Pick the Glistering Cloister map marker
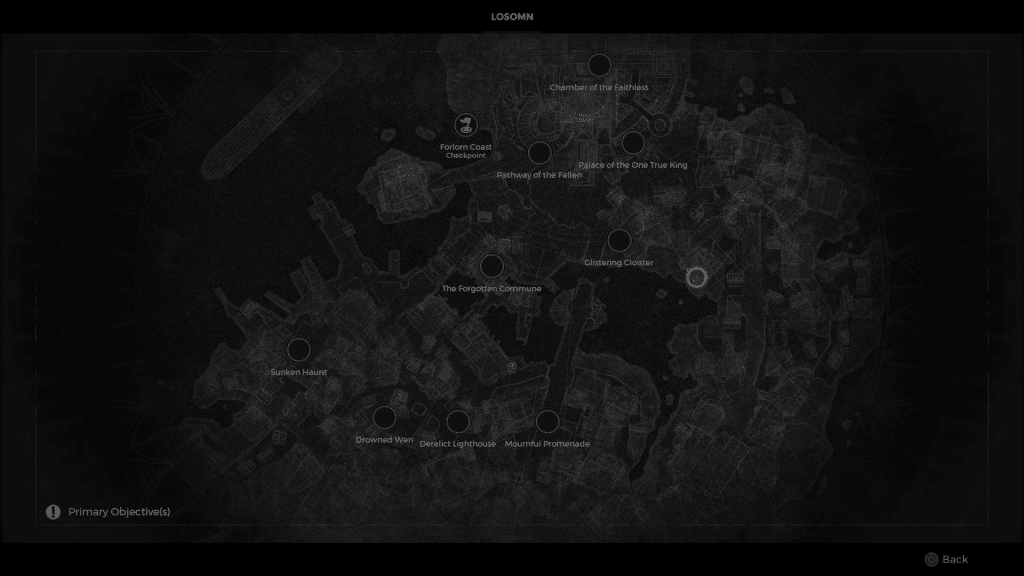1024x576 pixels. point(619,241)
